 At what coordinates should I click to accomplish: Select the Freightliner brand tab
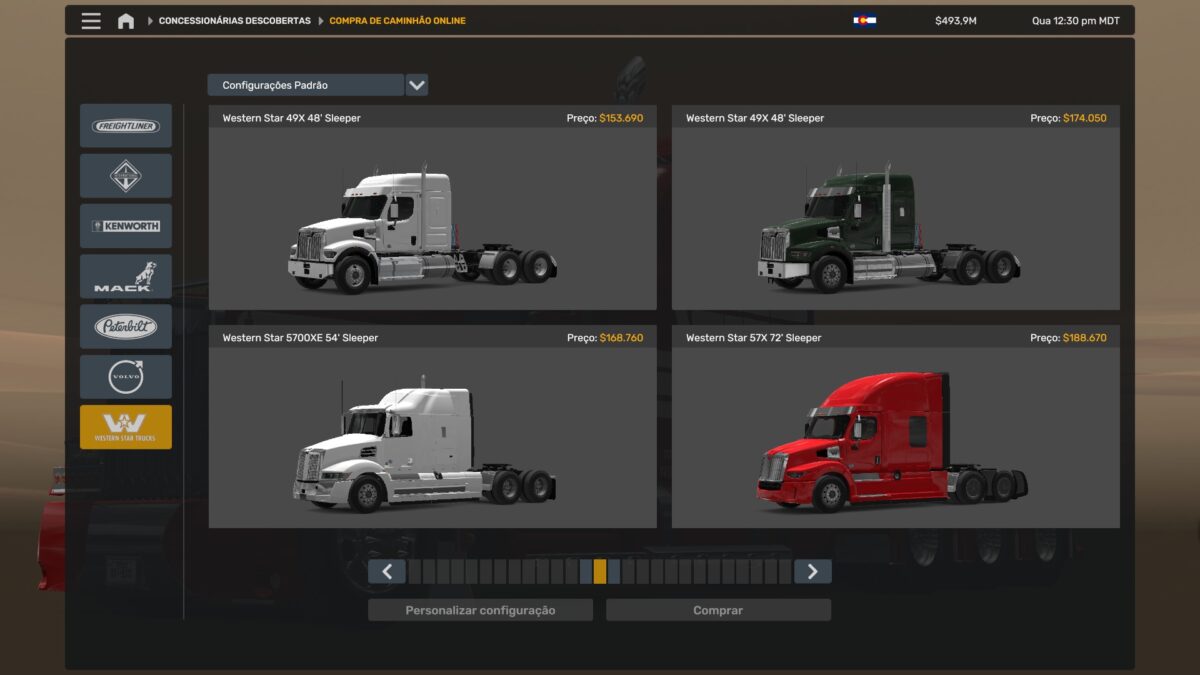tap(126, 126)
